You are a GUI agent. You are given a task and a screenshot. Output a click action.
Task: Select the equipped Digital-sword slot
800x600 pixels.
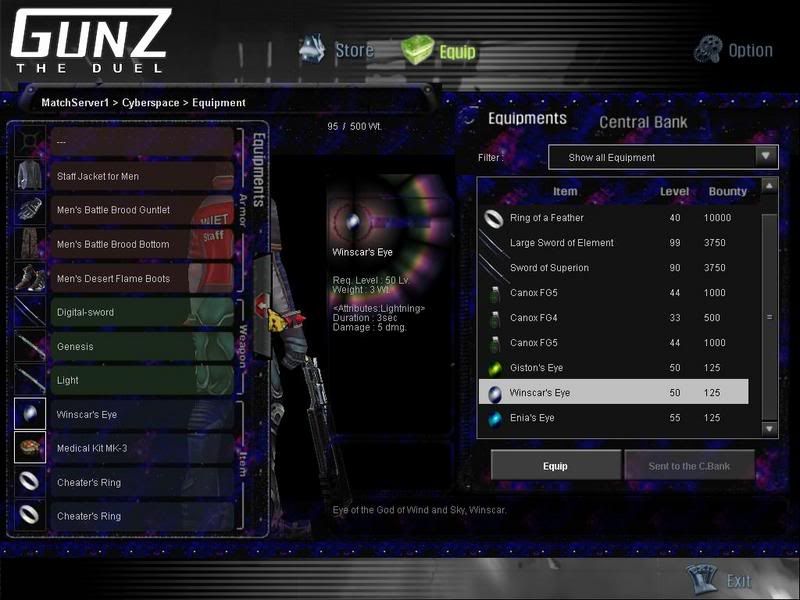click(139, 312)
